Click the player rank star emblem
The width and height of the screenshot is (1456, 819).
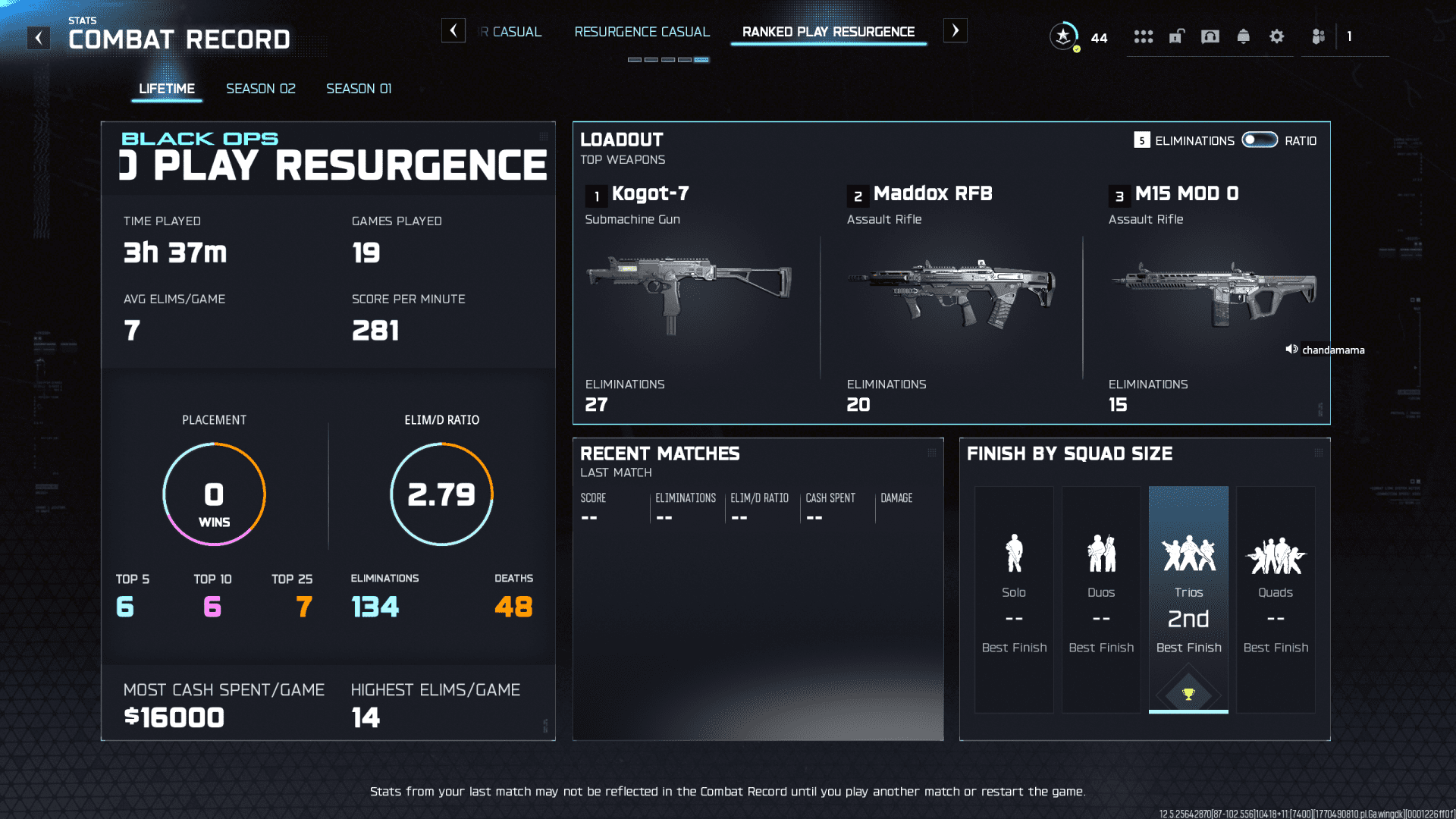[1063, 36]
